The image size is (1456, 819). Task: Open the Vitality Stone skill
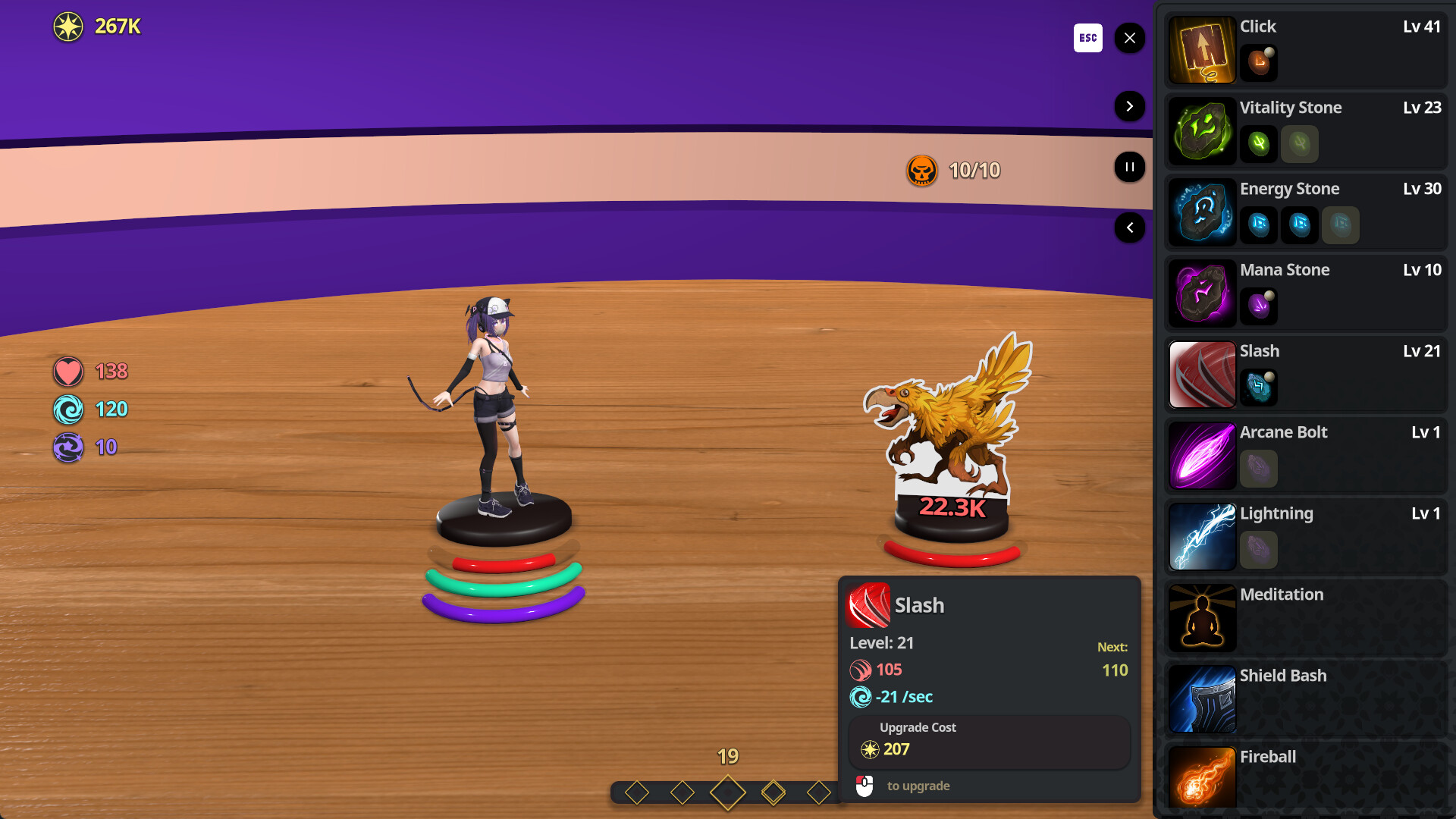point(1202,130)
